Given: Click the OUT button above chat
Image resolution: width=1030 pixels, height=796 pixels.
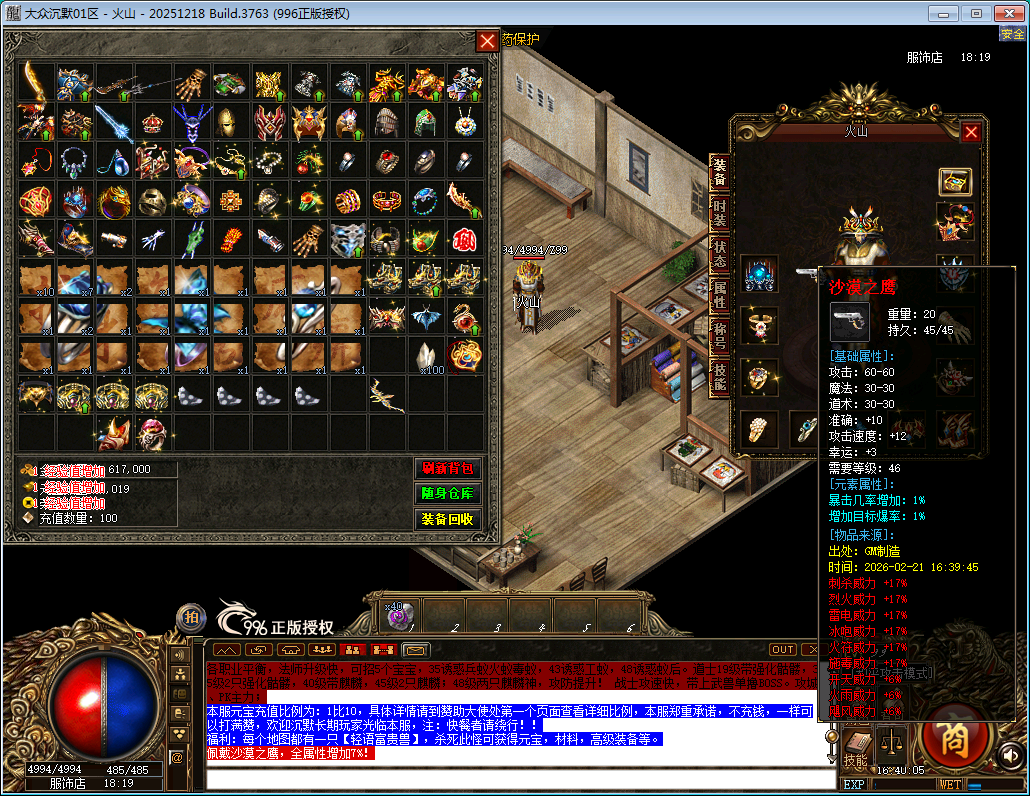Looking at the screenshot, I should [782, 649].
